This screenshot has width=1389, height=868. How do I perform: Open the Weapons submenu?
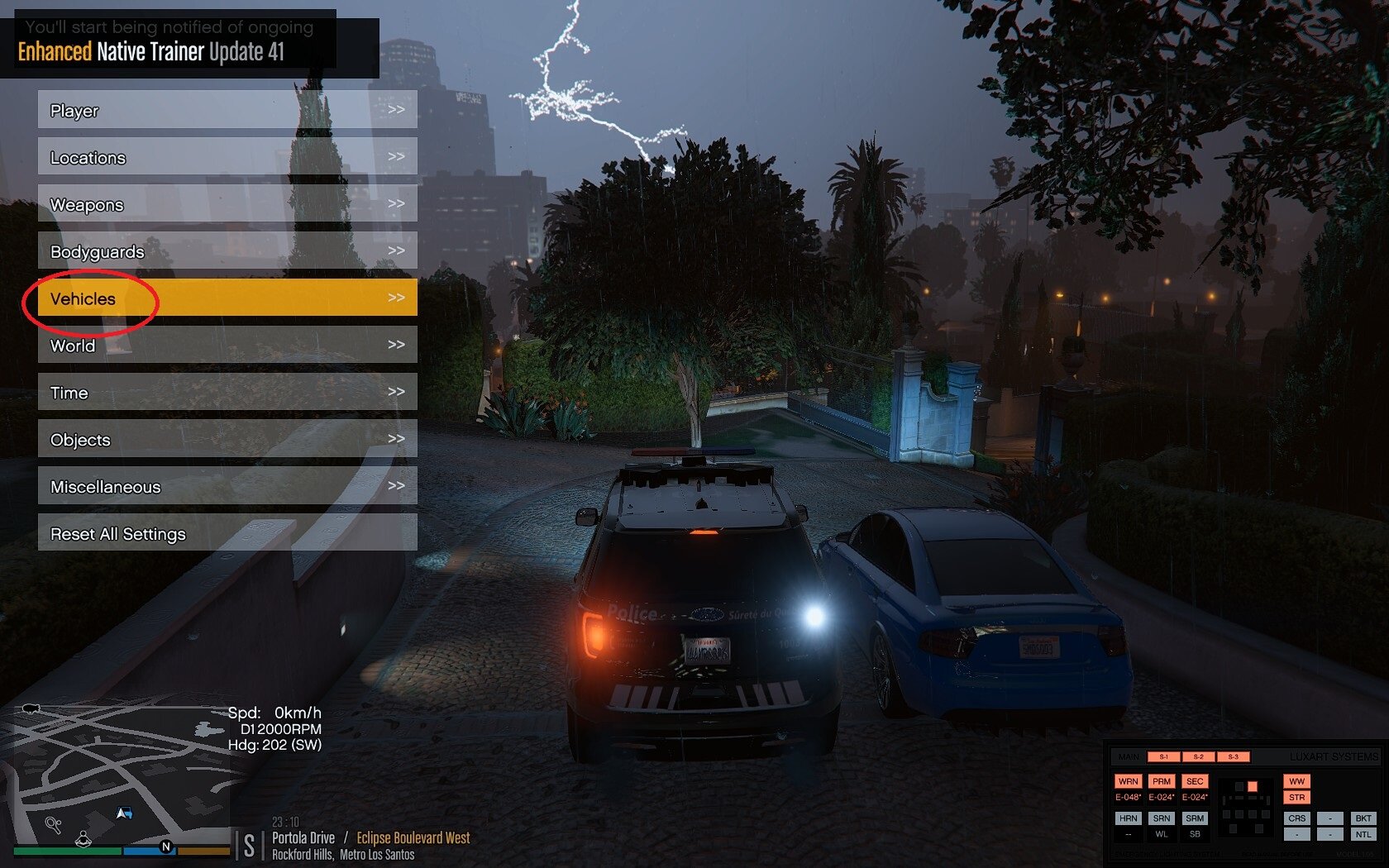tap(227, 204)
